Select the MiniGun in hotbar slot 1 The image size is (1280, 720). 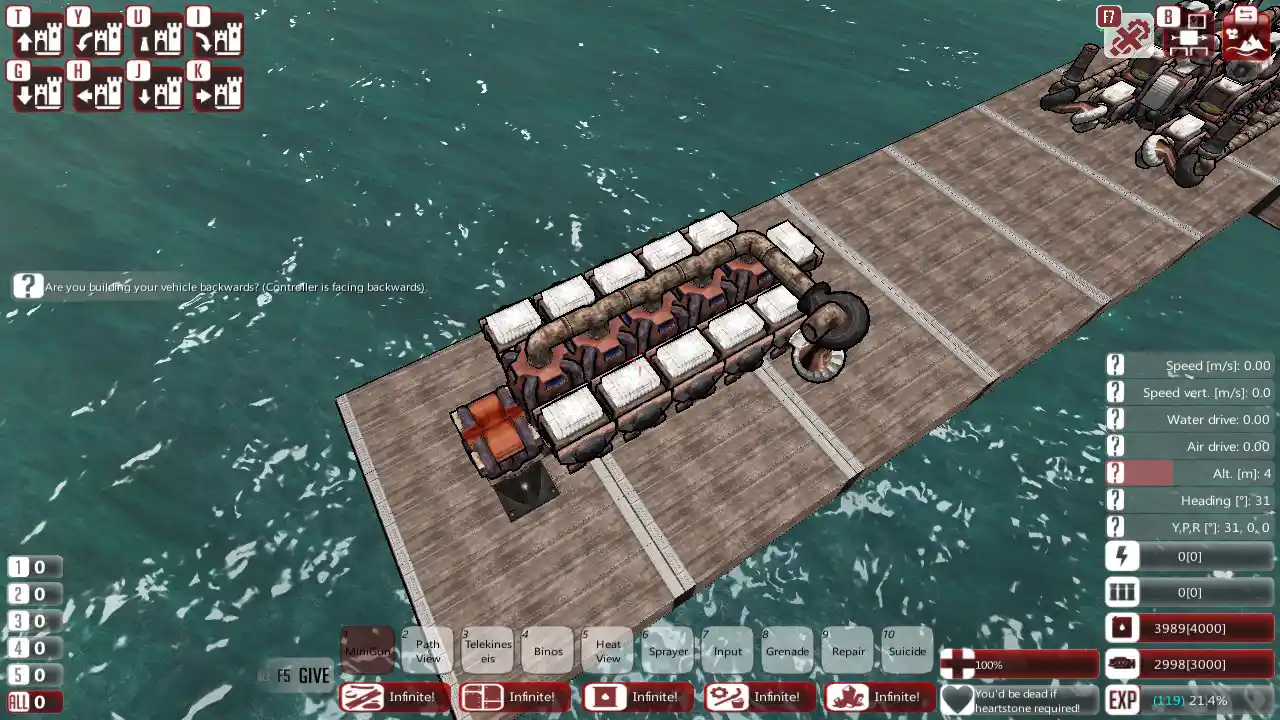(368, 650)
